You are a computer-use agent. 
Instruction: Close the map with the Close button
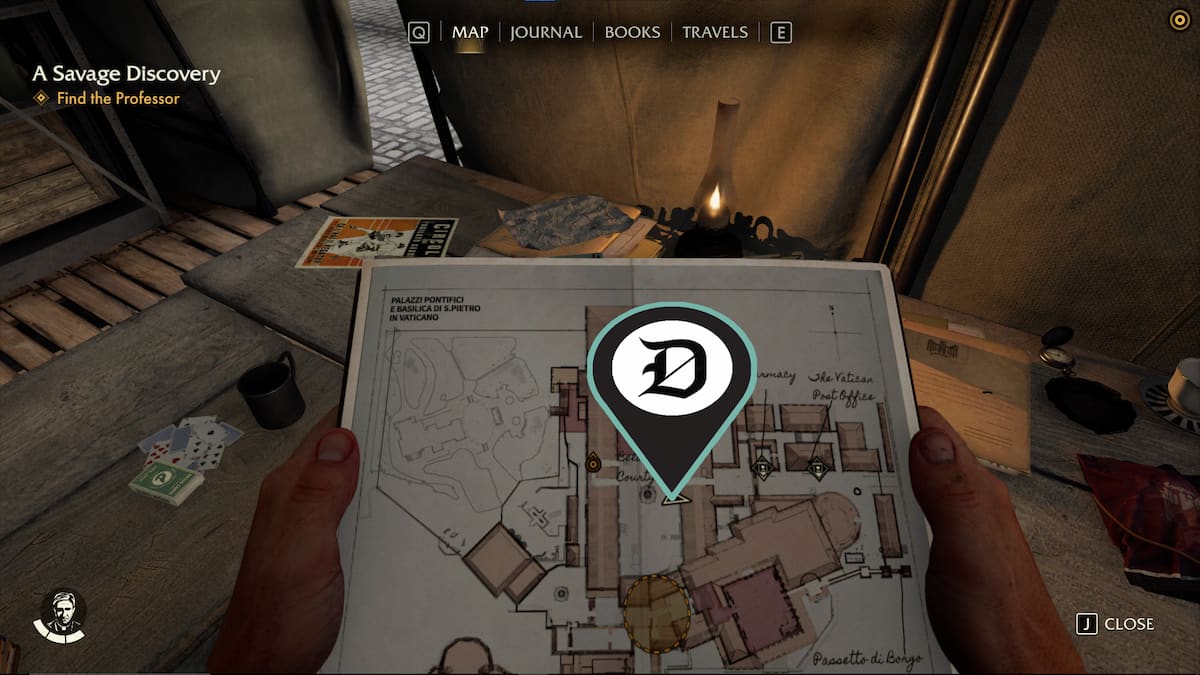[1115, 624]
